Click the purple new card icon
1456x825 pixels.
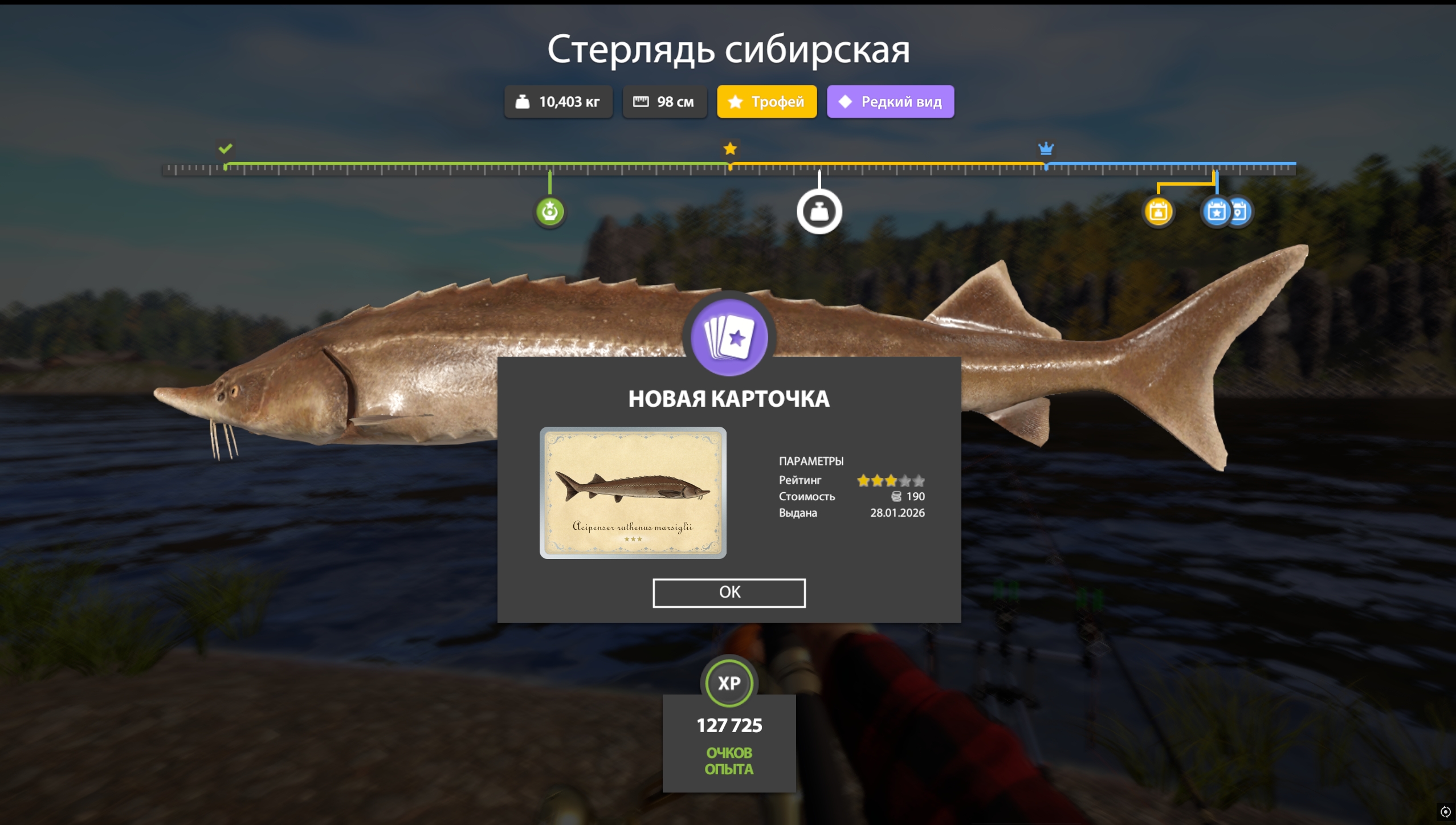coord(729,337)
